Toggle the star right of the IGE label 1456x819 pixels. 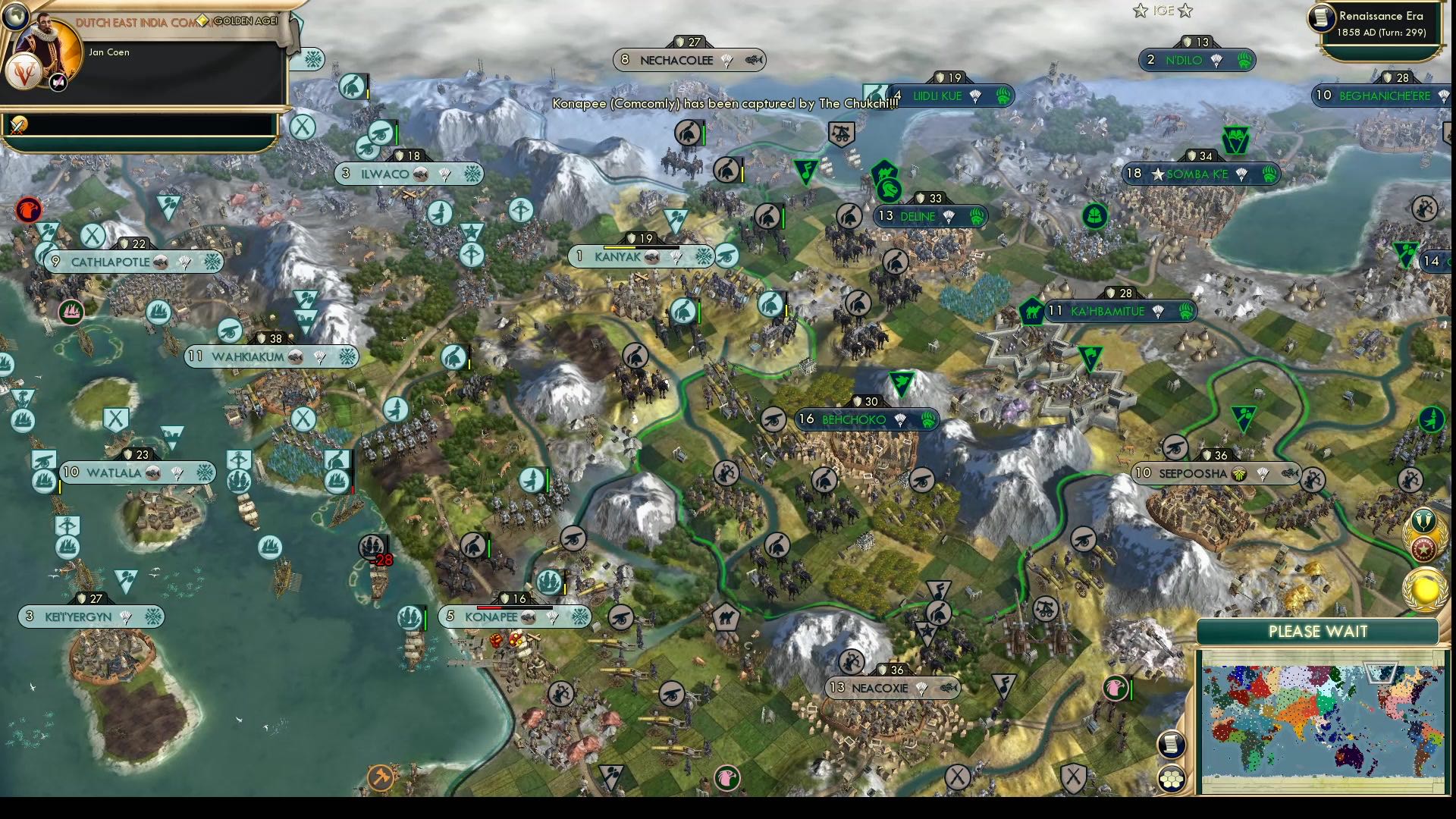(1185, 11)
